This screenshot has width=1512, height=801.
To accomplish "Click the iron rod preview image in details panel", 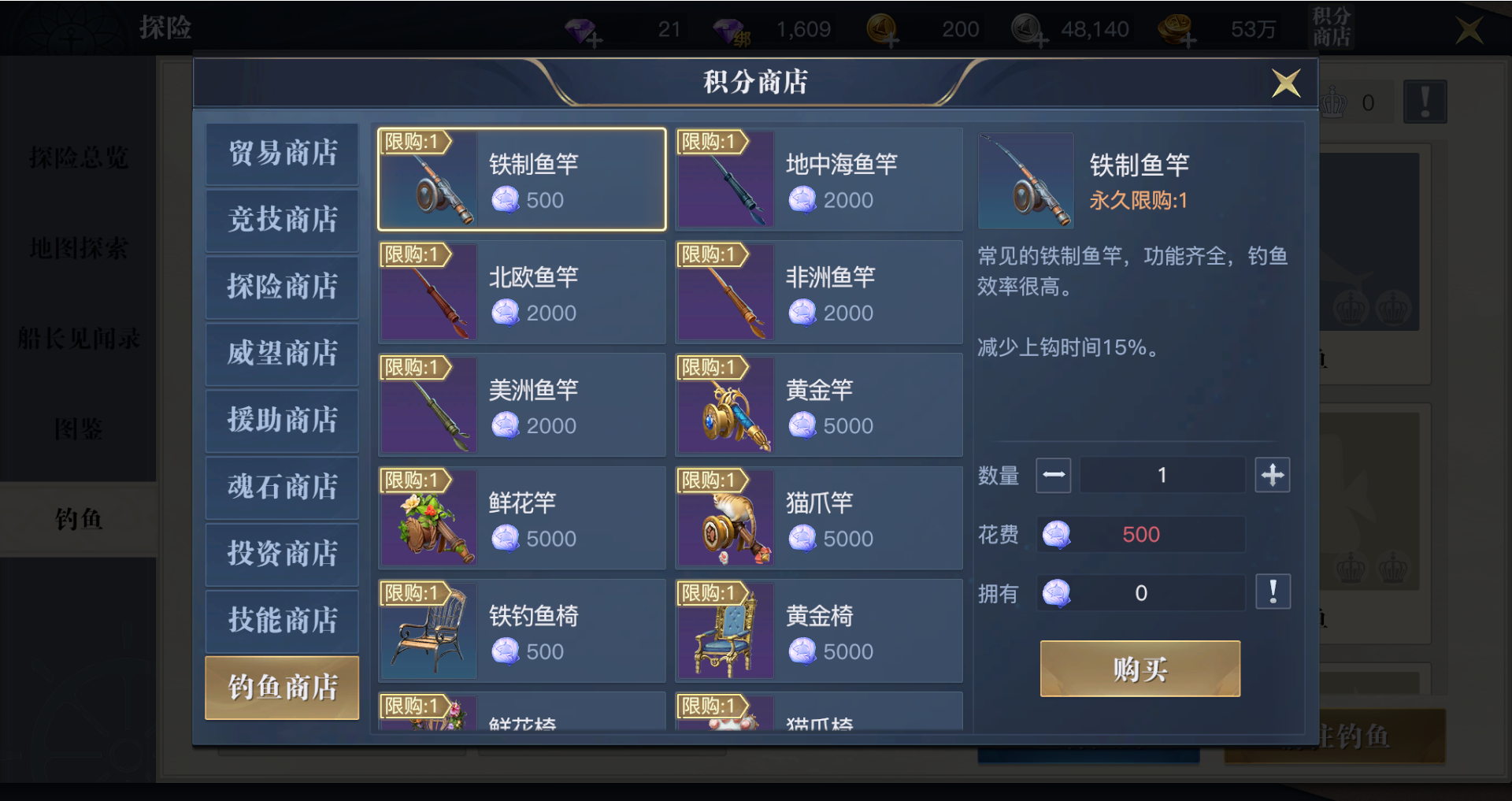I will pos(1025,180).
